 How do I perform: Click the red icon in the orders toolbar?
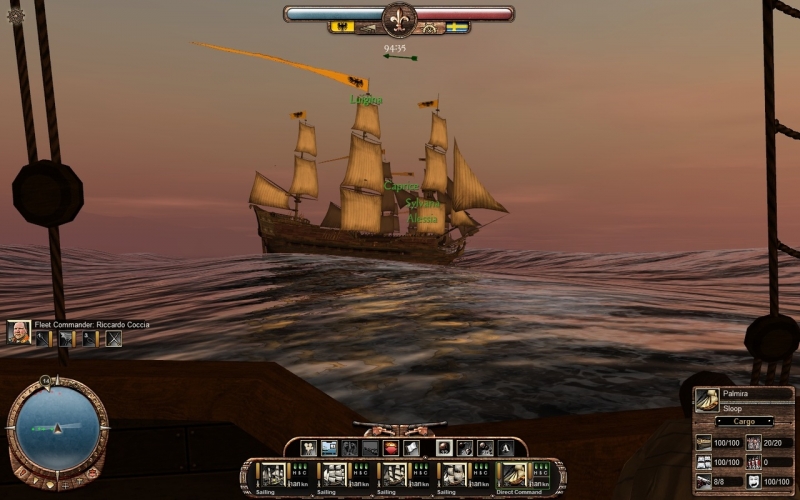tap(391, 448)
